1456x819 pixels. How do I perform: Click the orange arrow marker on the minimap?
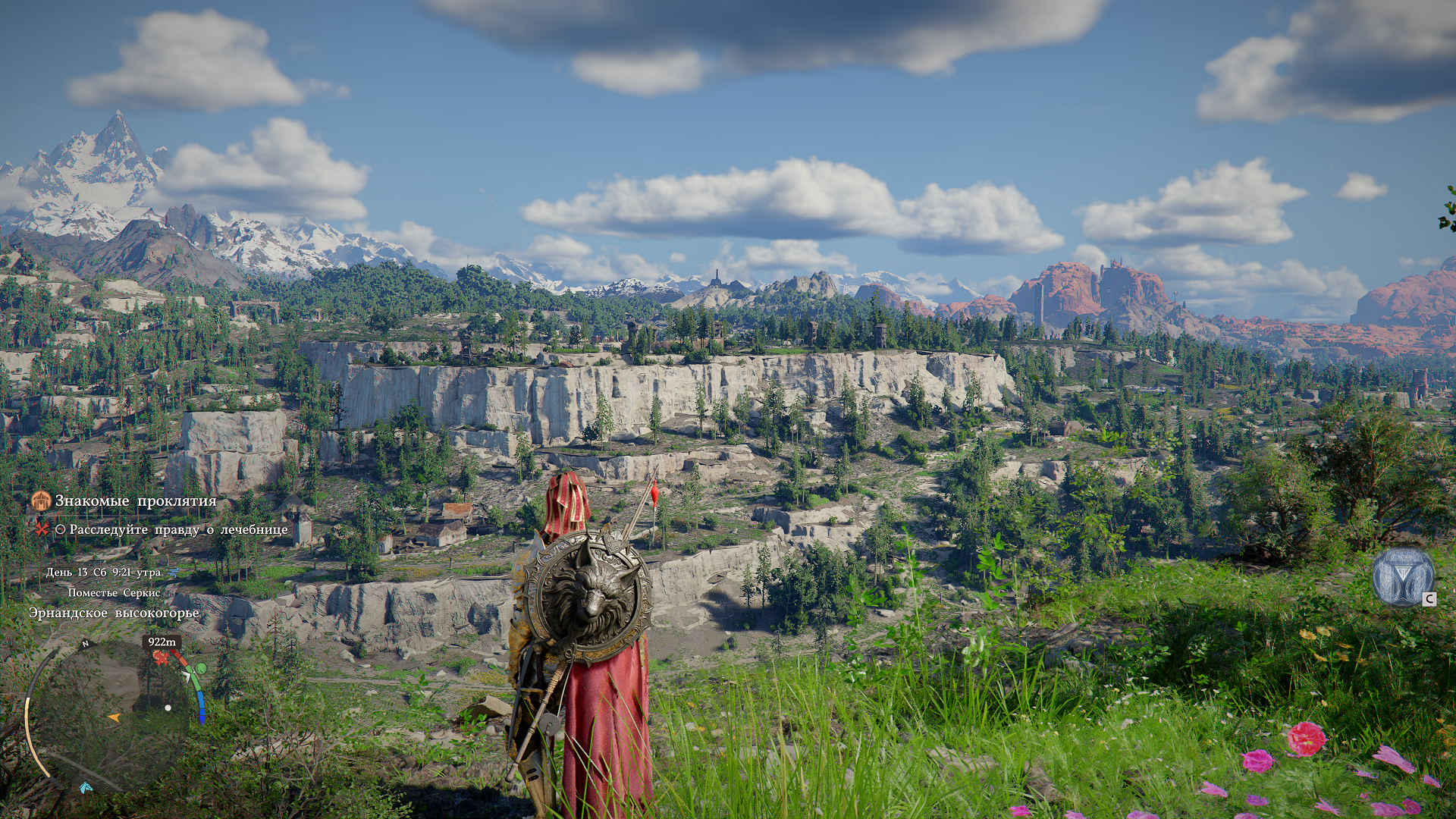tap(114, 717)
